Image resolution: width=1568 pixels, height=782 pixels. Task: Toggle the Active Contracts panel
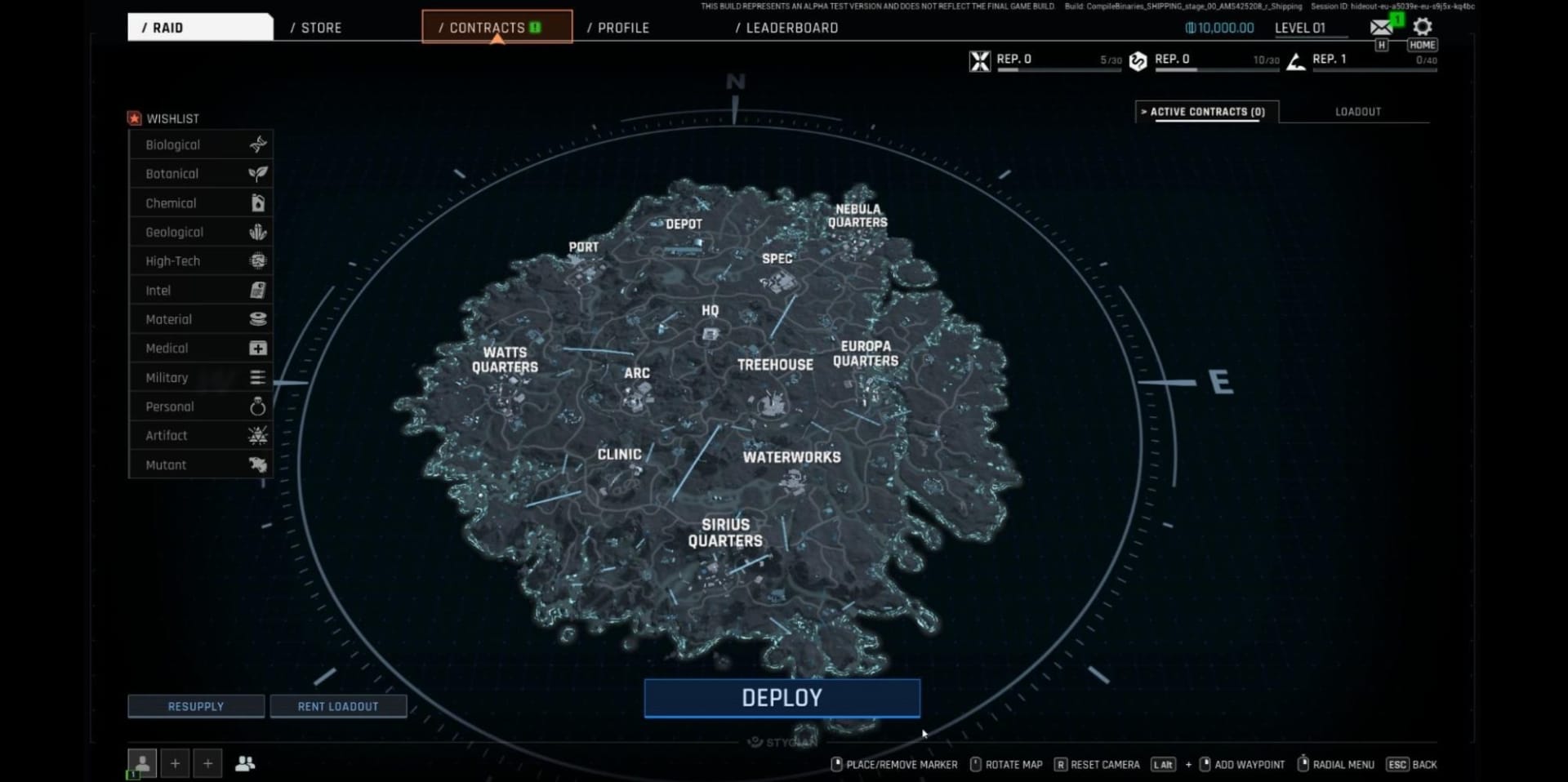pyautogui.click(x=1205, y=112)
